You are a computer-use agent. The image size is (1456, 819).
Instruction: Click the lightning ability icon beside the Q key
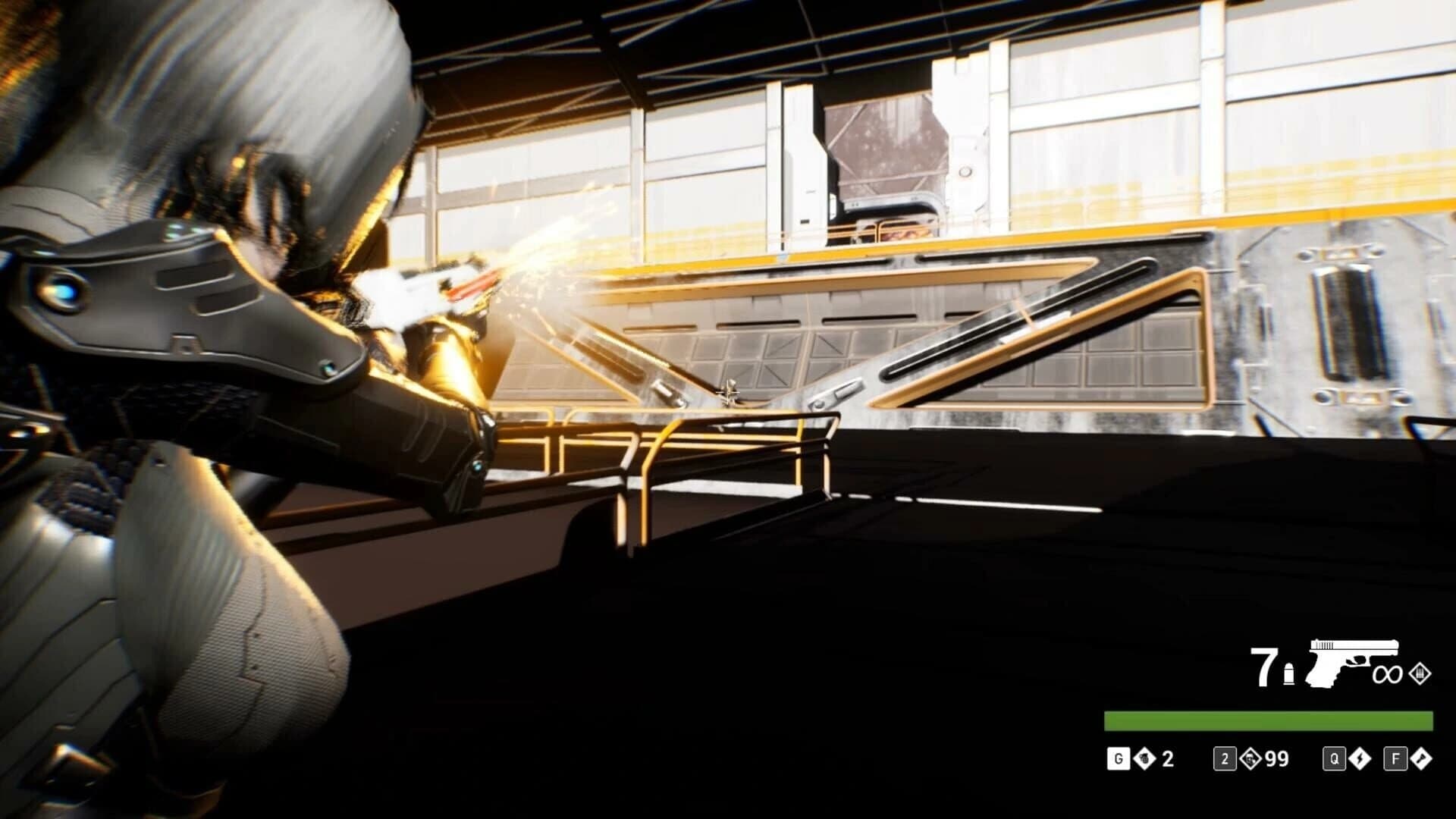[x=1360, y=758]
